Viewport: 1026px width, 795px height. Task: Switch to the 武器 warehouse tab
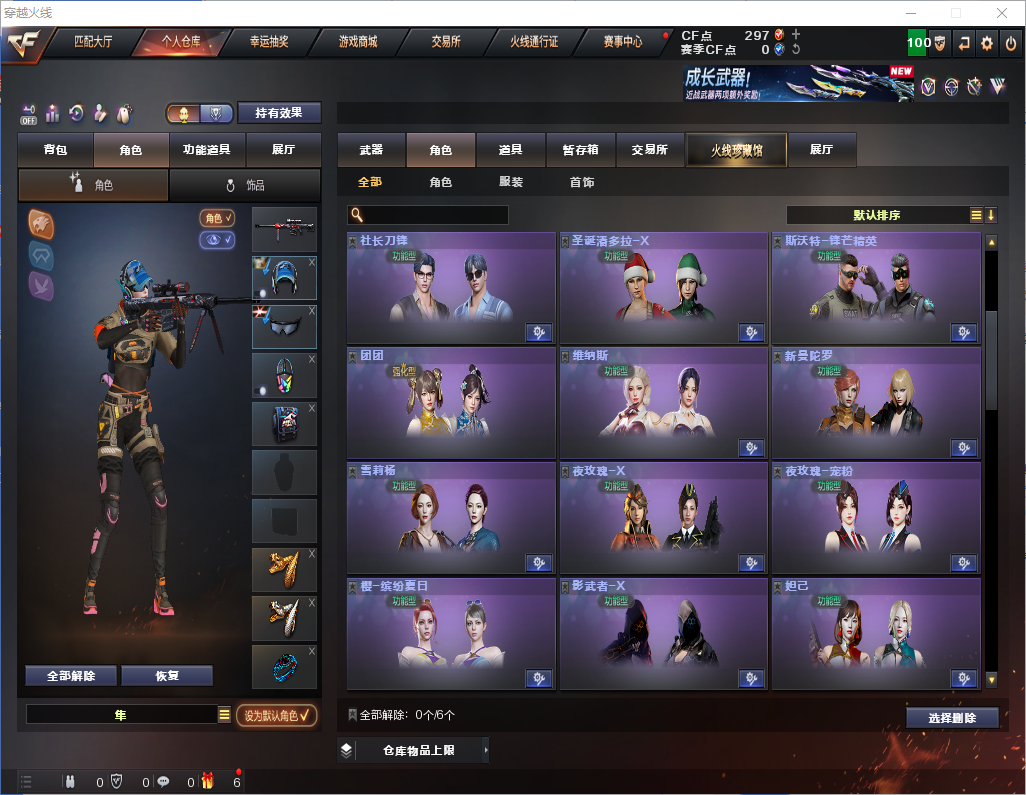coord(371,150)
